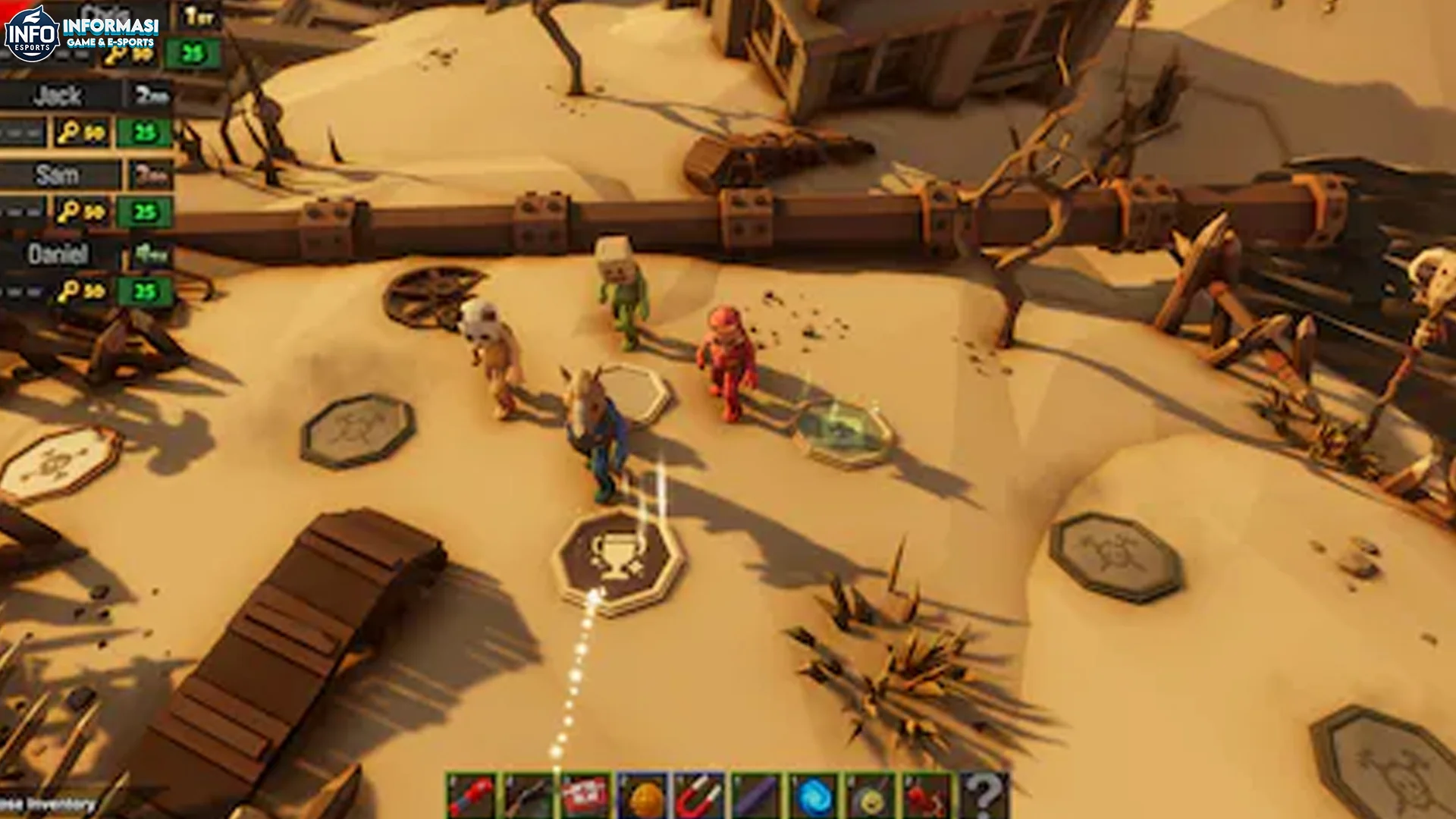1456x819 pixels.
Task: Click the Close Inventory label
Action: click(49, 805)
